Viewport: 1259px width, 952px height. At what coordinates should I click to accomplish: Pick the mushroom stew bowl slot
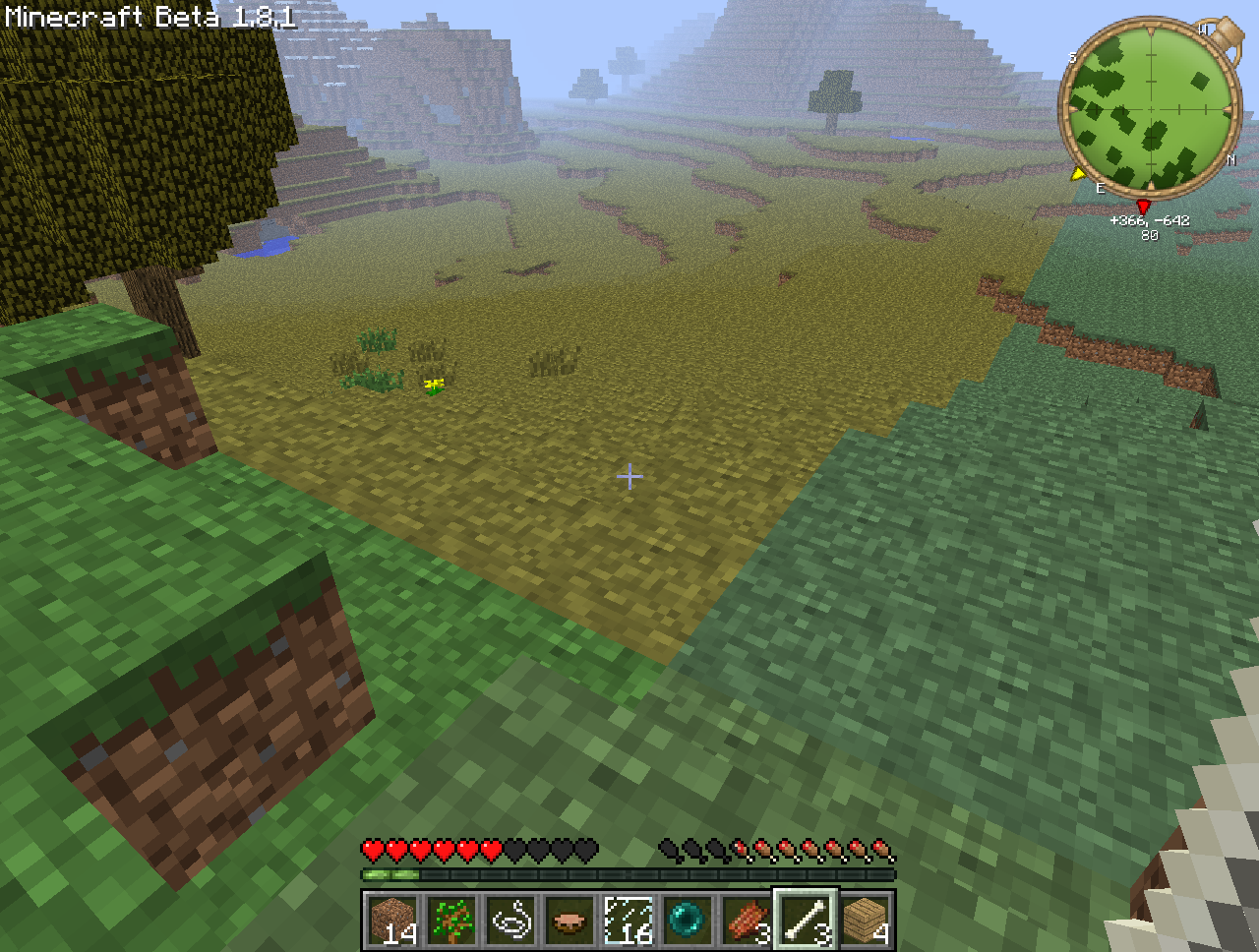[x=570, y=921]
